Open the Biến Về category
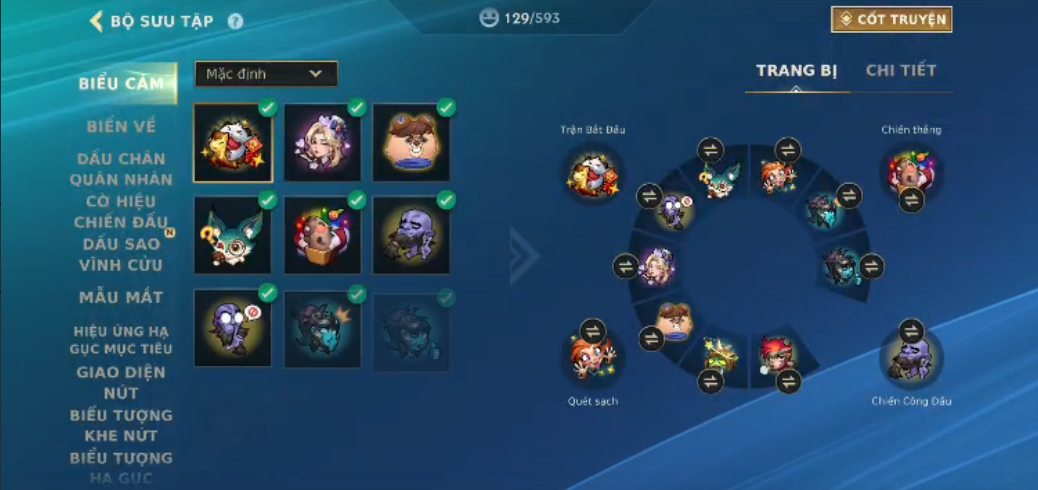This screenshot has width=1038, height=490. click(121, 126)
